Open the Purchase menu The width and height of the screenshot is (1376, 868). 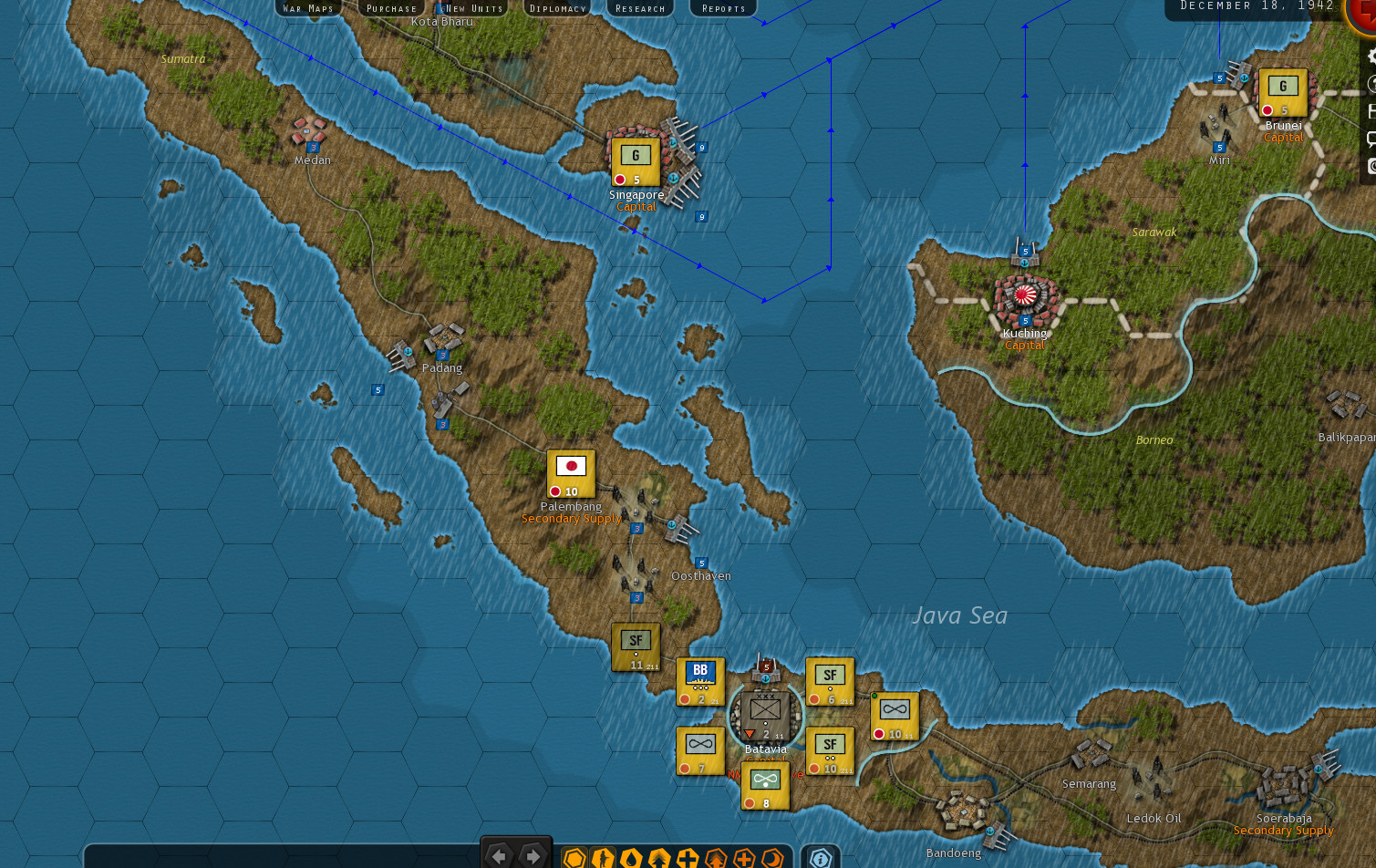(x=390, y=8)
